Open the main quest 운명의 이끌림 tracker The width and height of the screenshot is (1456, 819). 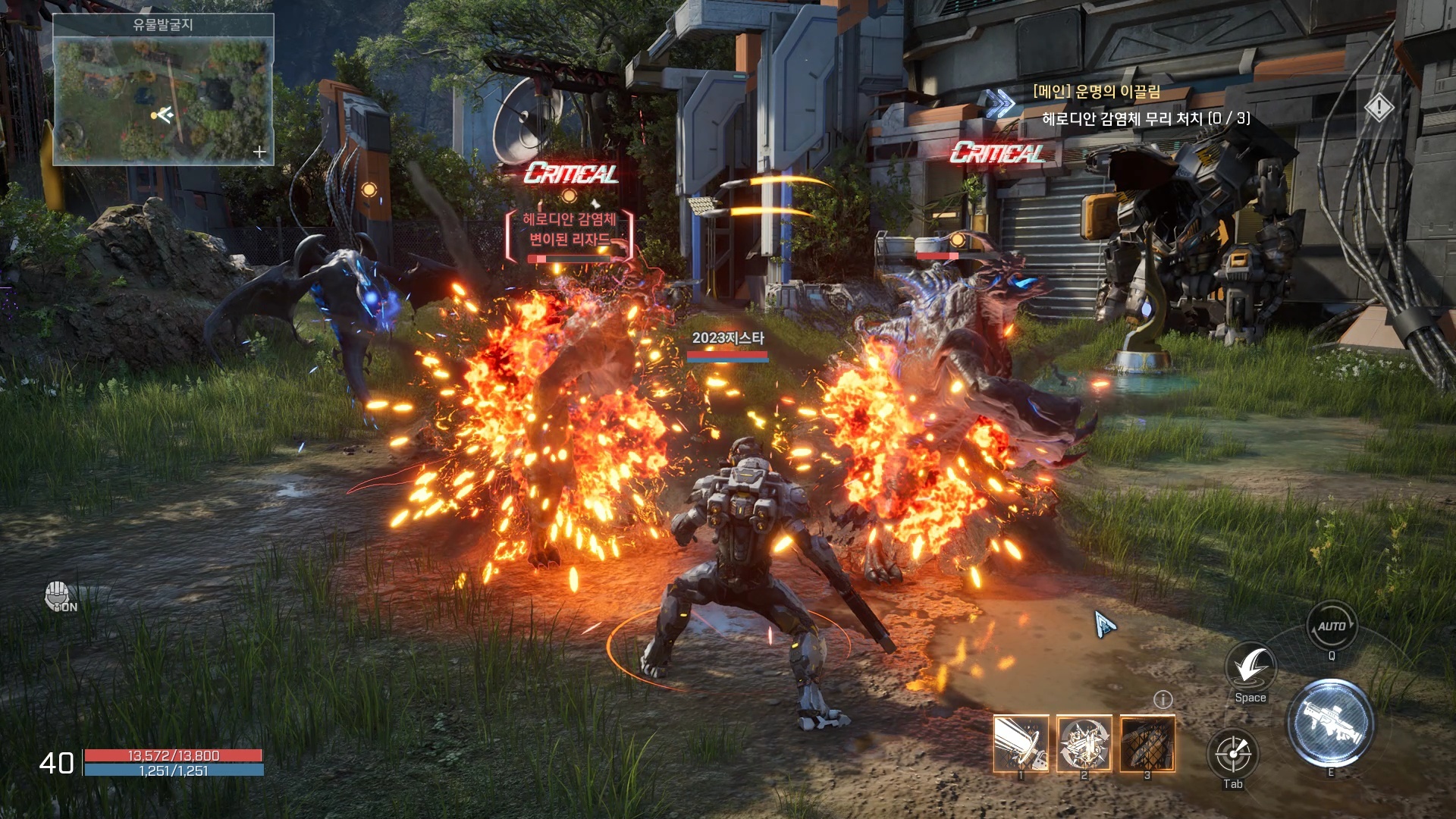(x=1096, y=93)
